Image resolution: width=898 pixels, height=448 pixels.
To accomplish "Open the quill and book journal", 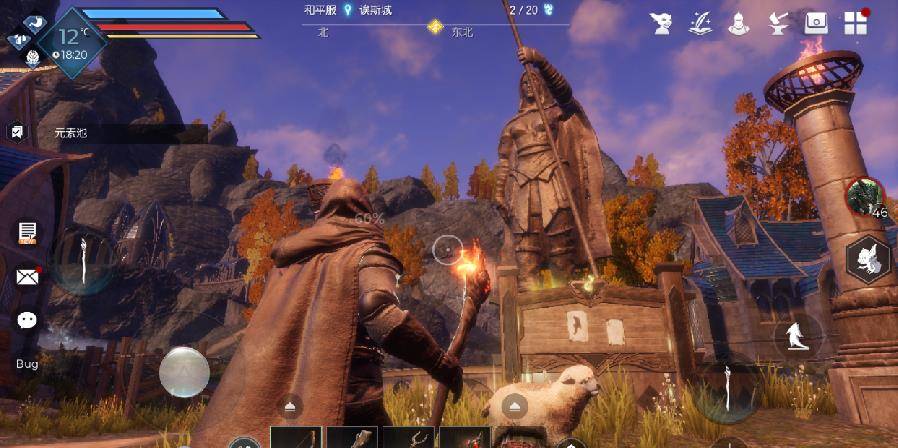I will (699, 22).
